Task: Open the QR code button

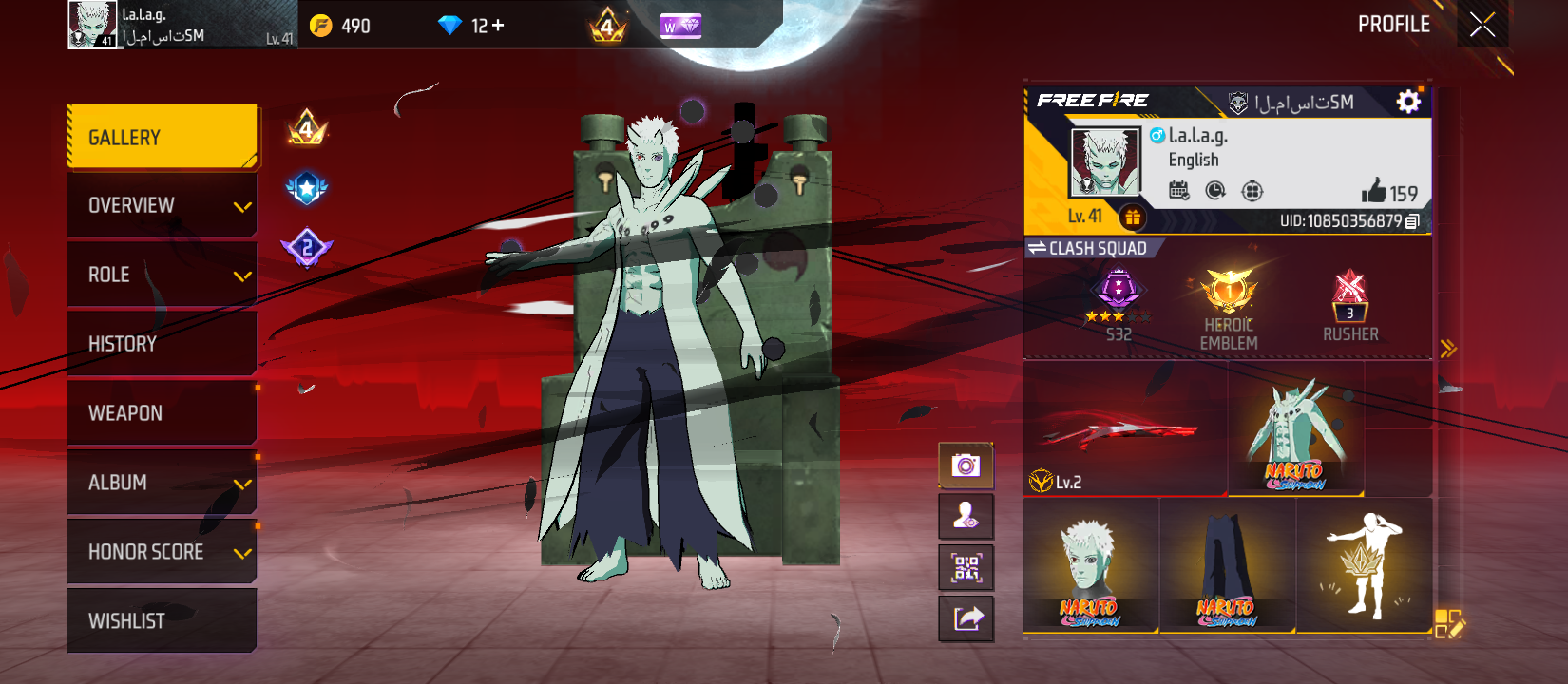Action: coord(966,568)
